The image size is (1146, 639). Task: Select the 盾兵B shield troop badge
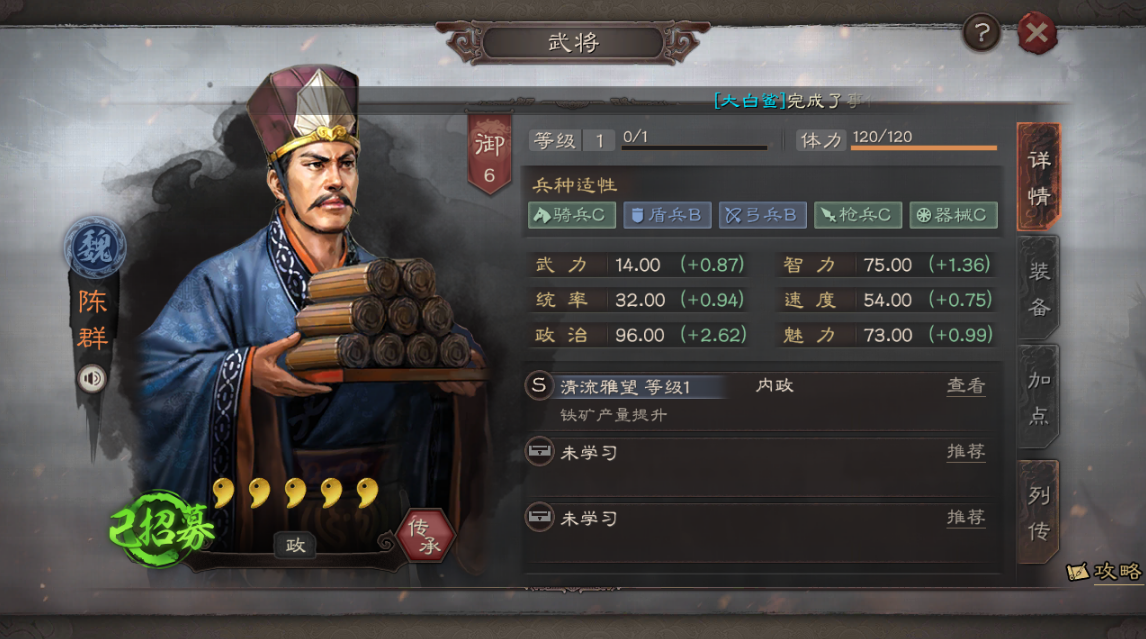point(665,215)
